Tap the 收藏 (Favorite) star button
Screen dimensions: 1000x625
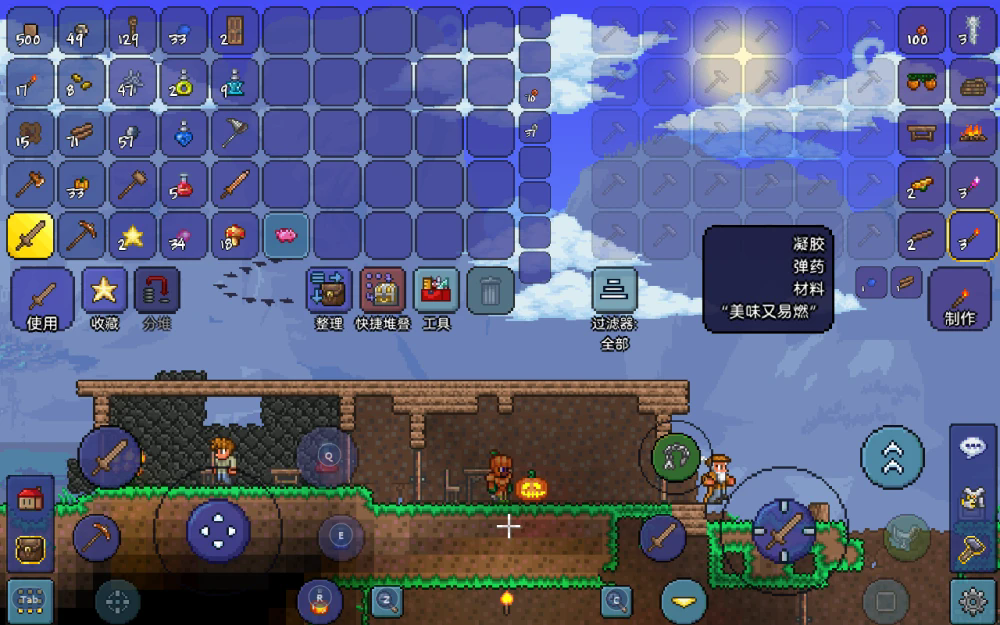(x=104, y=299)
